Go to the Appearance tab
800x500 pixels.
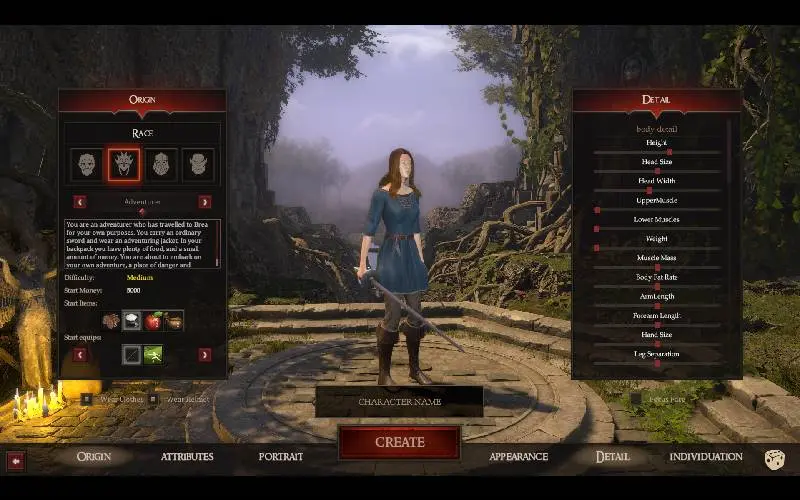coord(518,457)
